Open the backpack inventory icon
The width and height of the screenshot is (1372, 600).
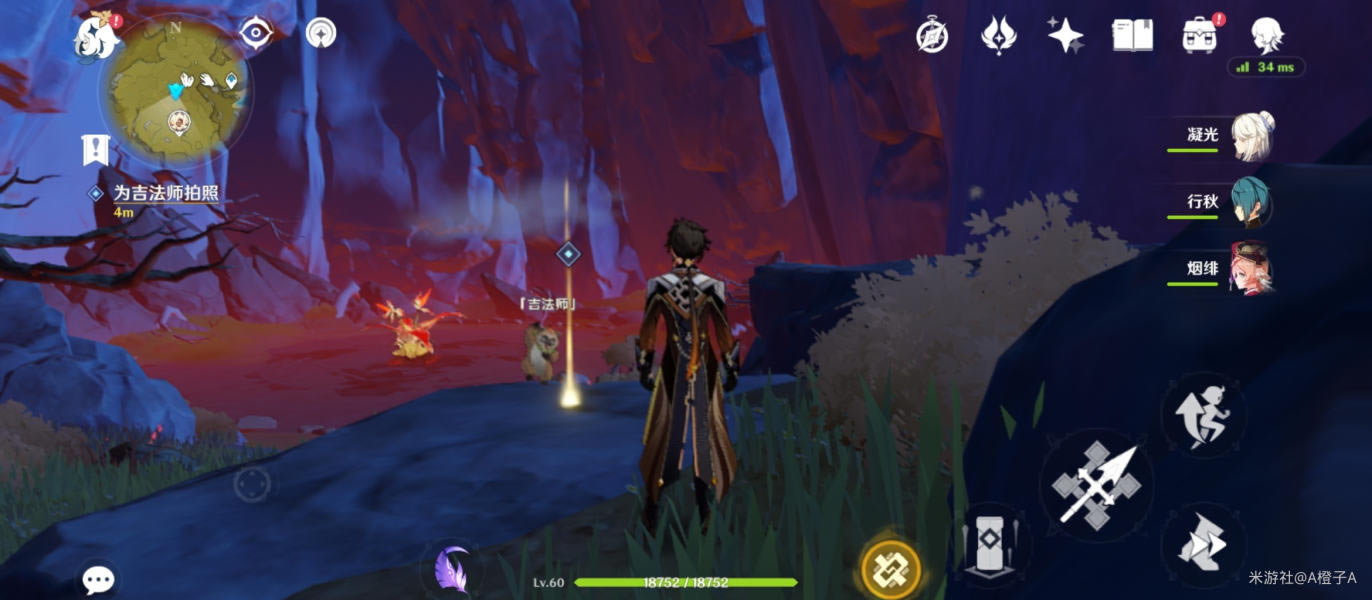1199,36
